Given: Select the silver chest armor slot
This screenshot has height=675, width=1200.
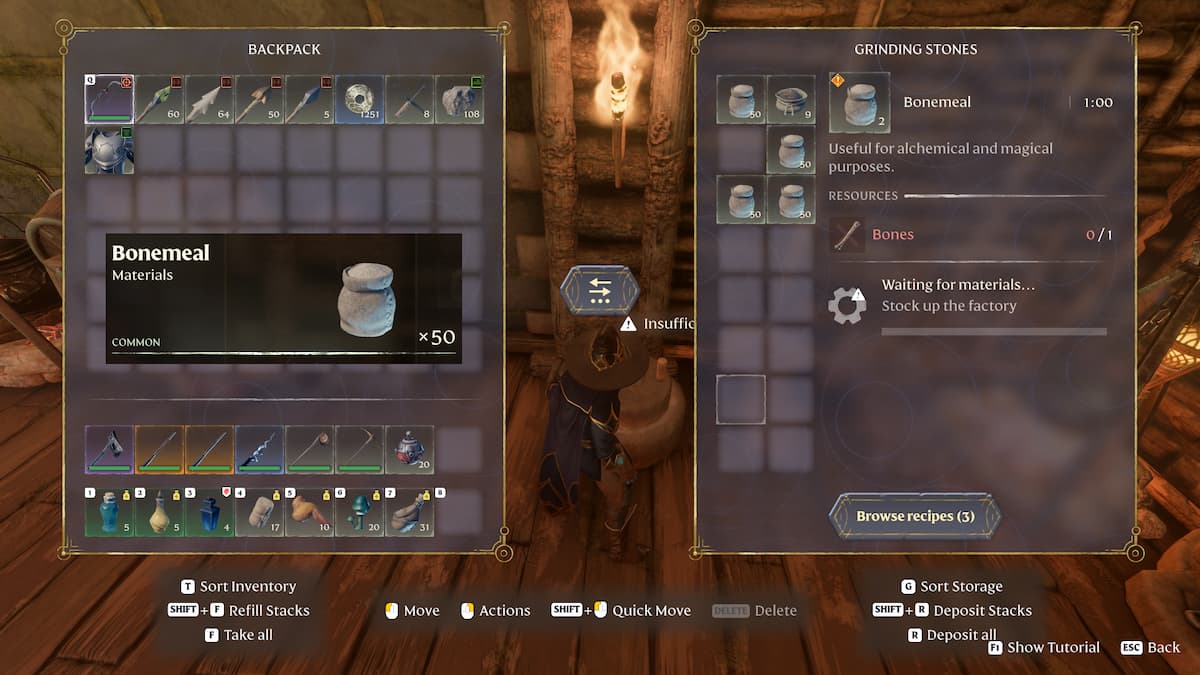Looking at the screenshot, I should (109, 150).
